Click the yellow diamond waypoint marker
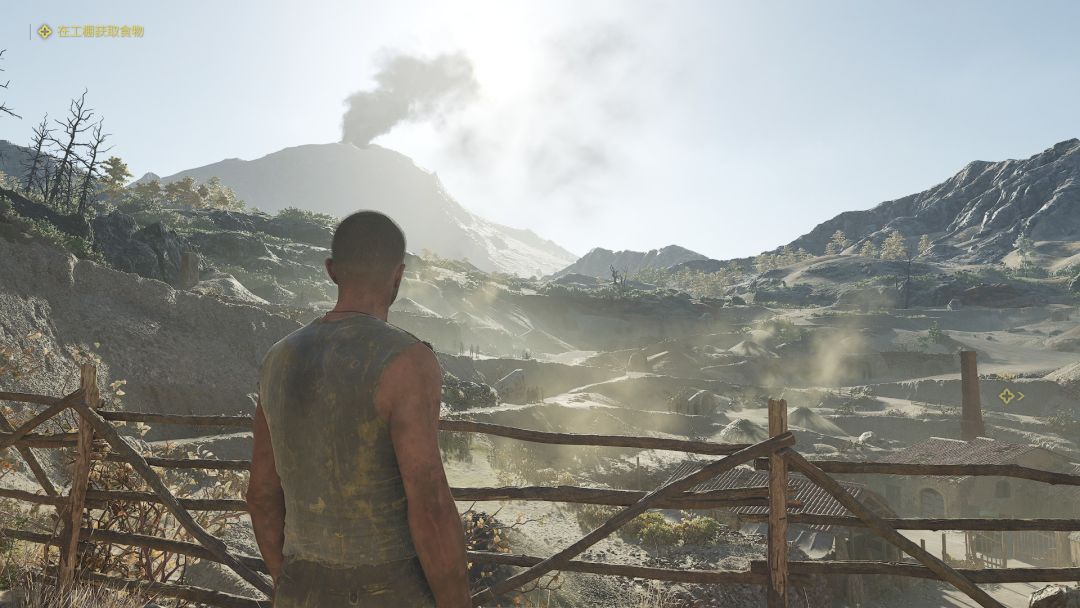 pyautogui.click(x=1007, y=396)
